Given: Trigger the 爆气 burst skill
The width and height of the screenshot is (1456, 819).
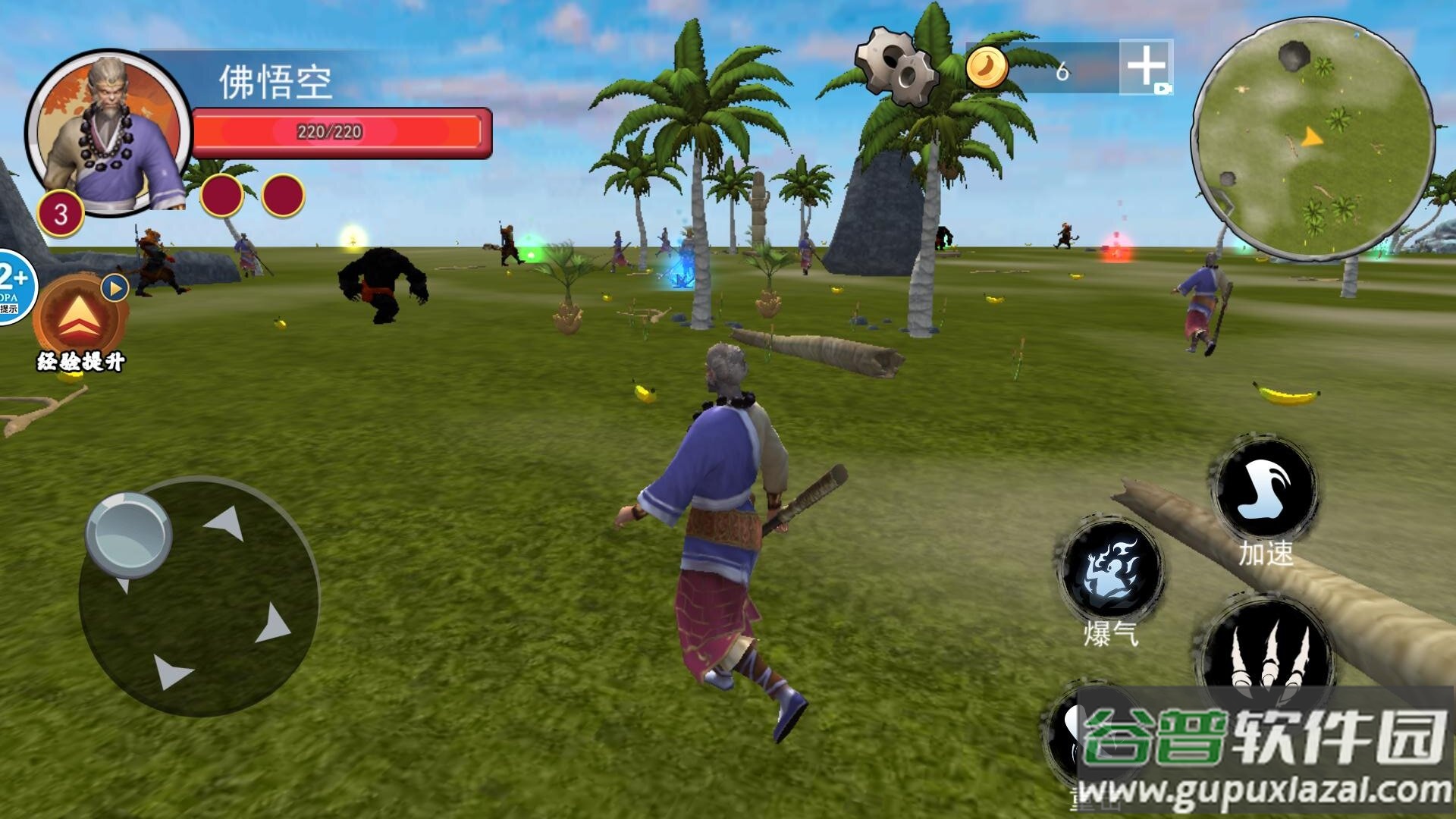Looking at the screenshot, I should click(1111, 569).
